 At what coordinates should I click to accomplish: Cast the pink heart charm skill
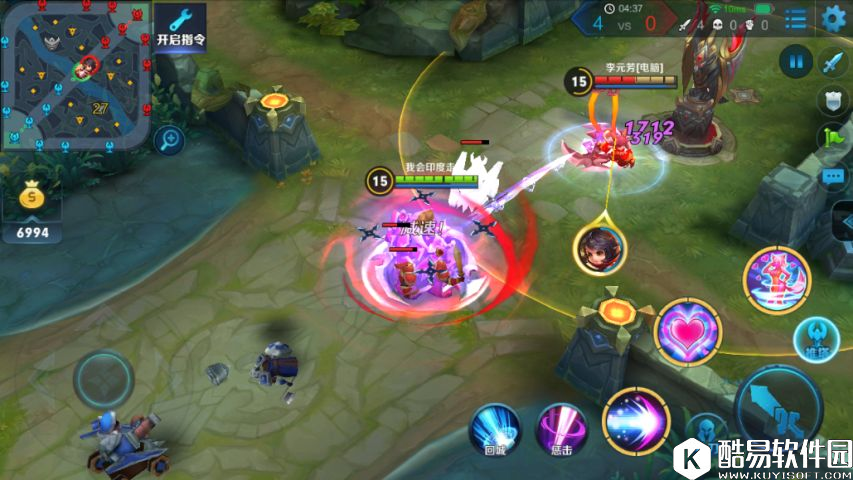pos(687,331)
